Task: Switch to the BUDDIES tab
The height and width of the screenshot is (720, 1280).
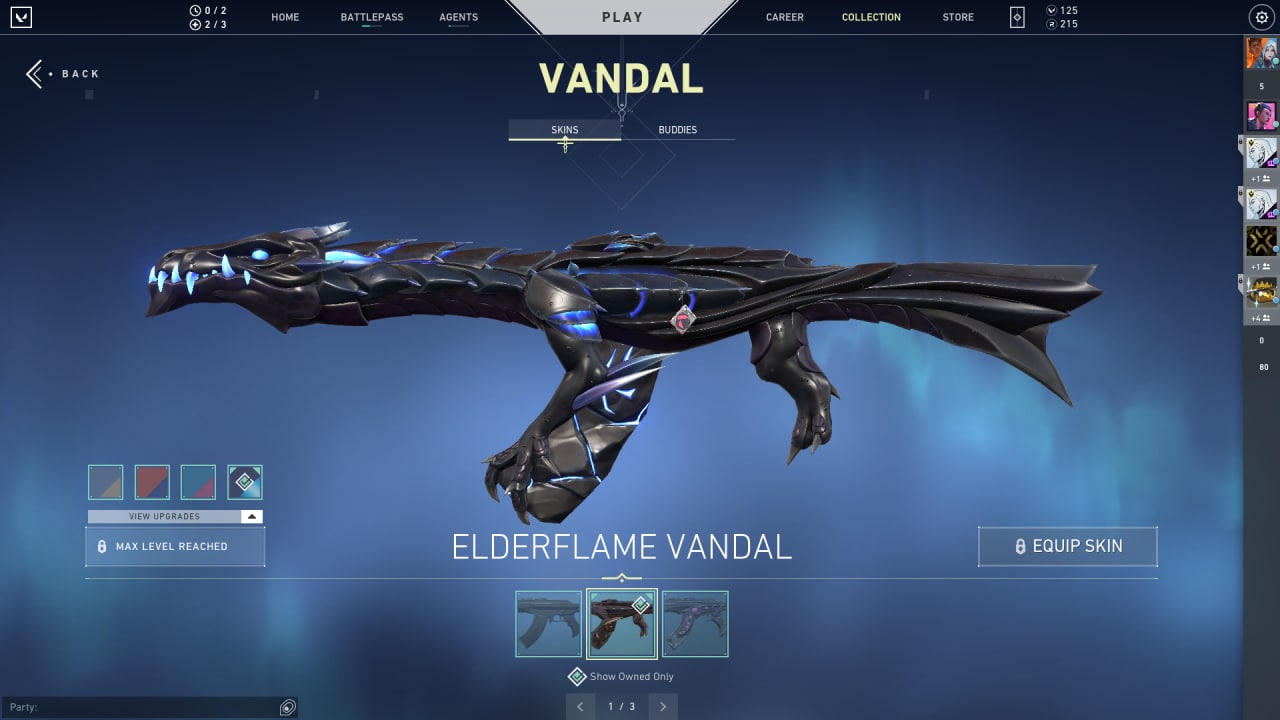Action: [678, 129]
